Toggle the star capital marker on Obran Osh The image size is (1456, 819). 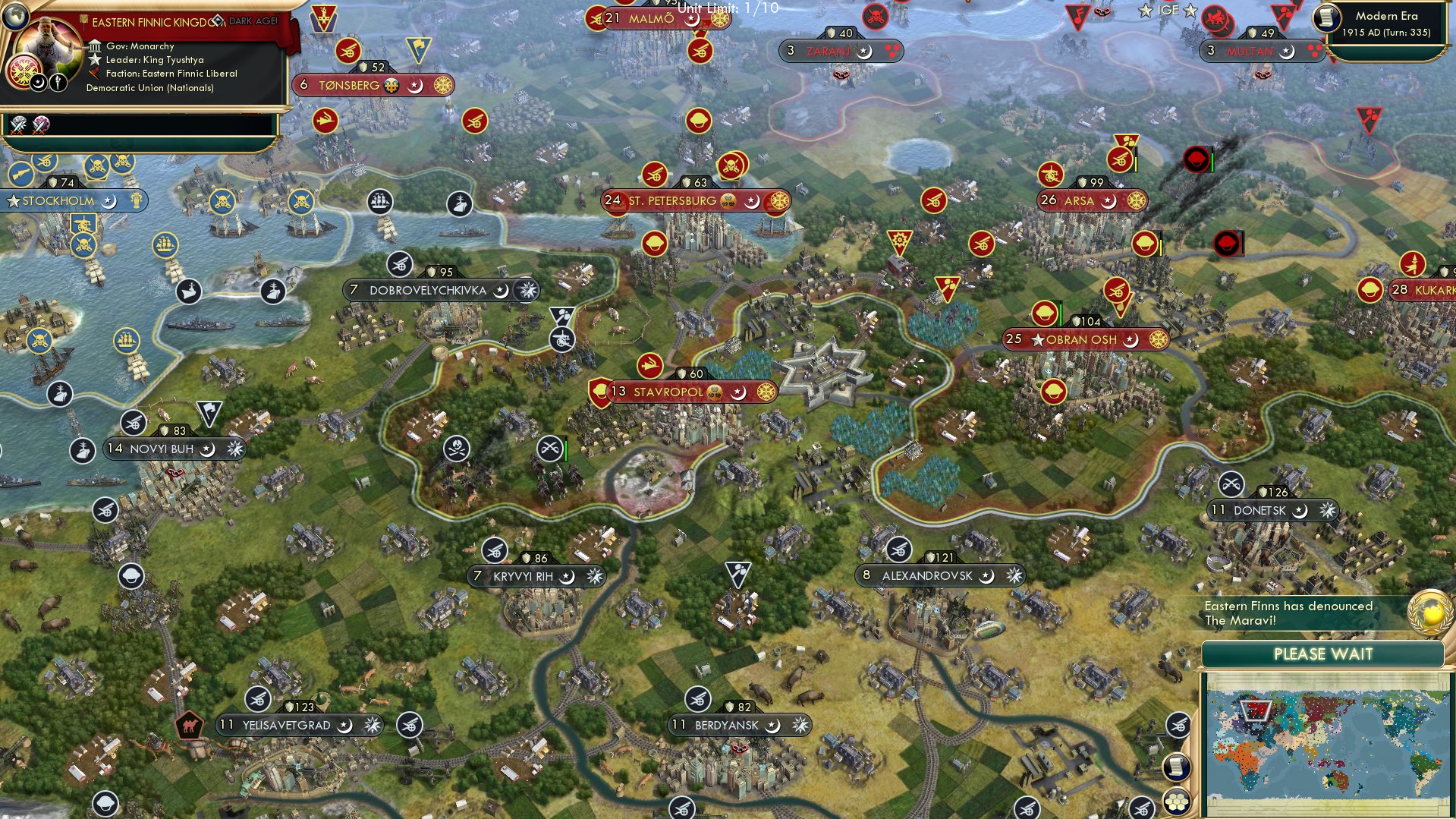click(1038, 339)
